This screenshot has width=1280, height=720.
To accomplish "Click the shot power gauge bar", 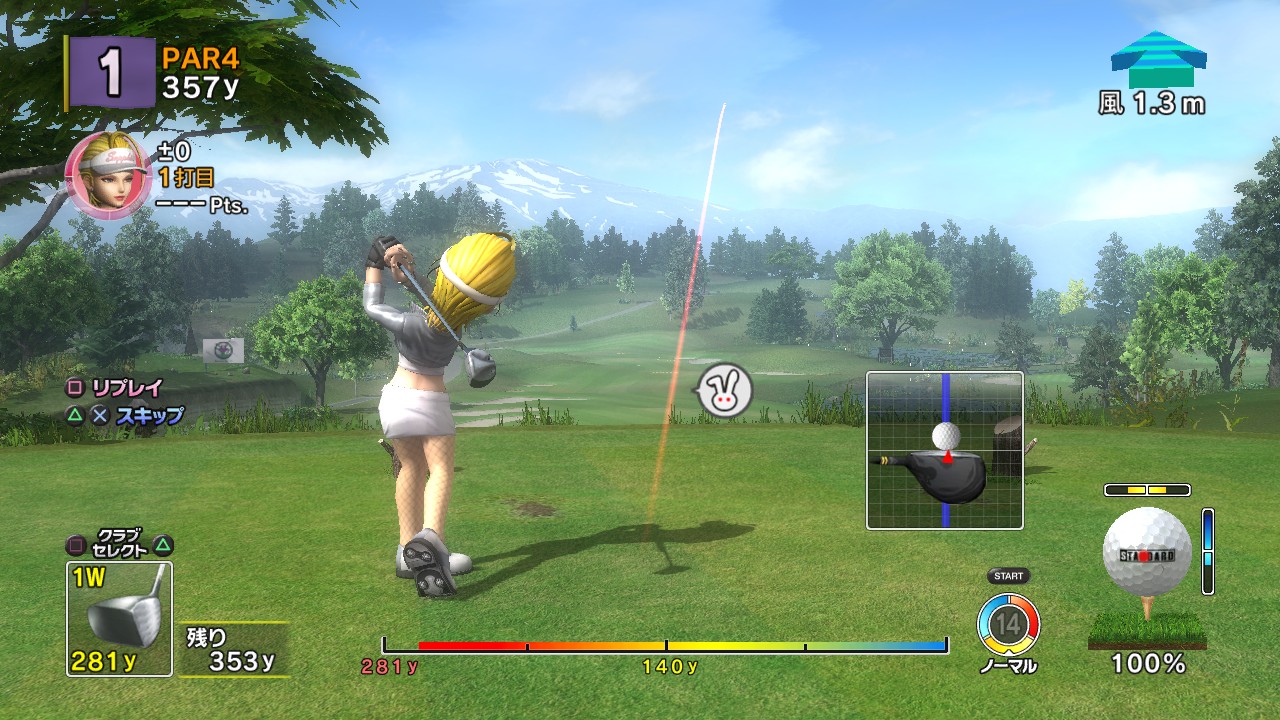I will (x=665, y=646).
